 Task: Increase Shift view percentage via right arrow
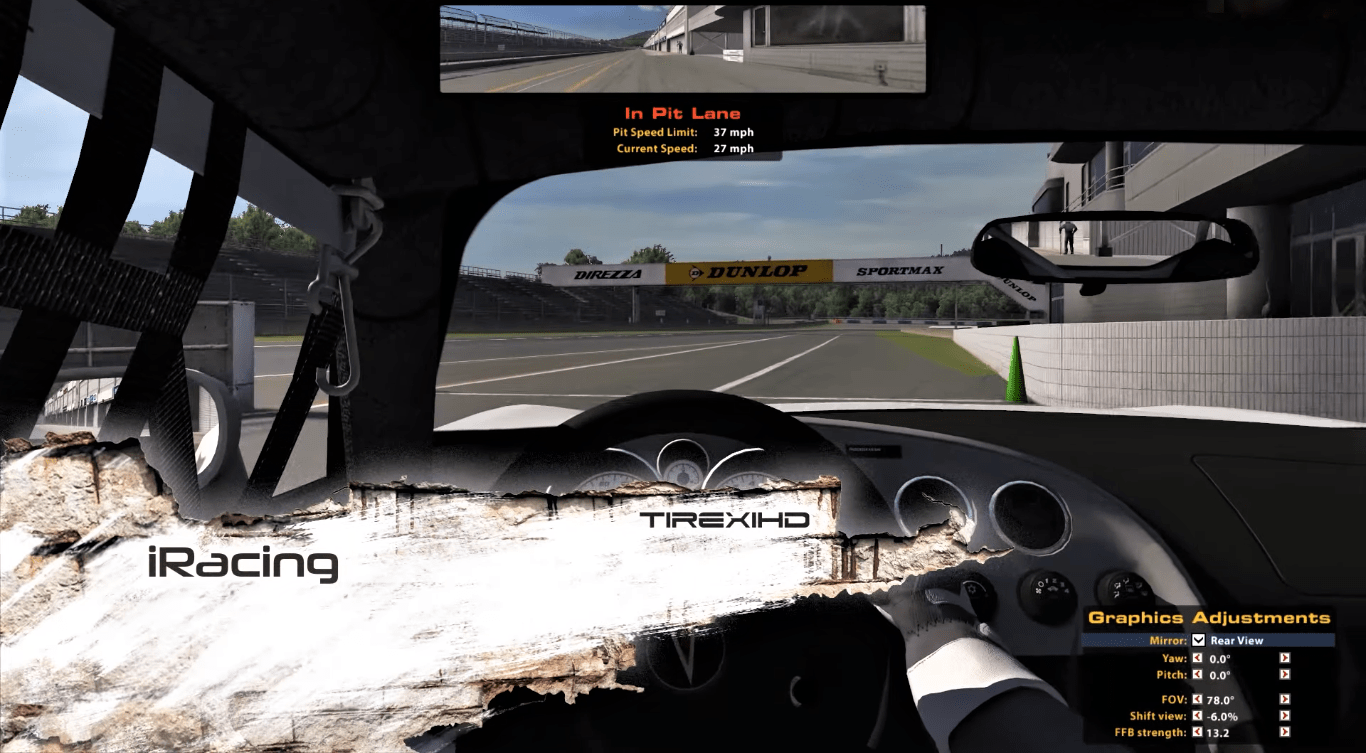[x=1286, y=716]
